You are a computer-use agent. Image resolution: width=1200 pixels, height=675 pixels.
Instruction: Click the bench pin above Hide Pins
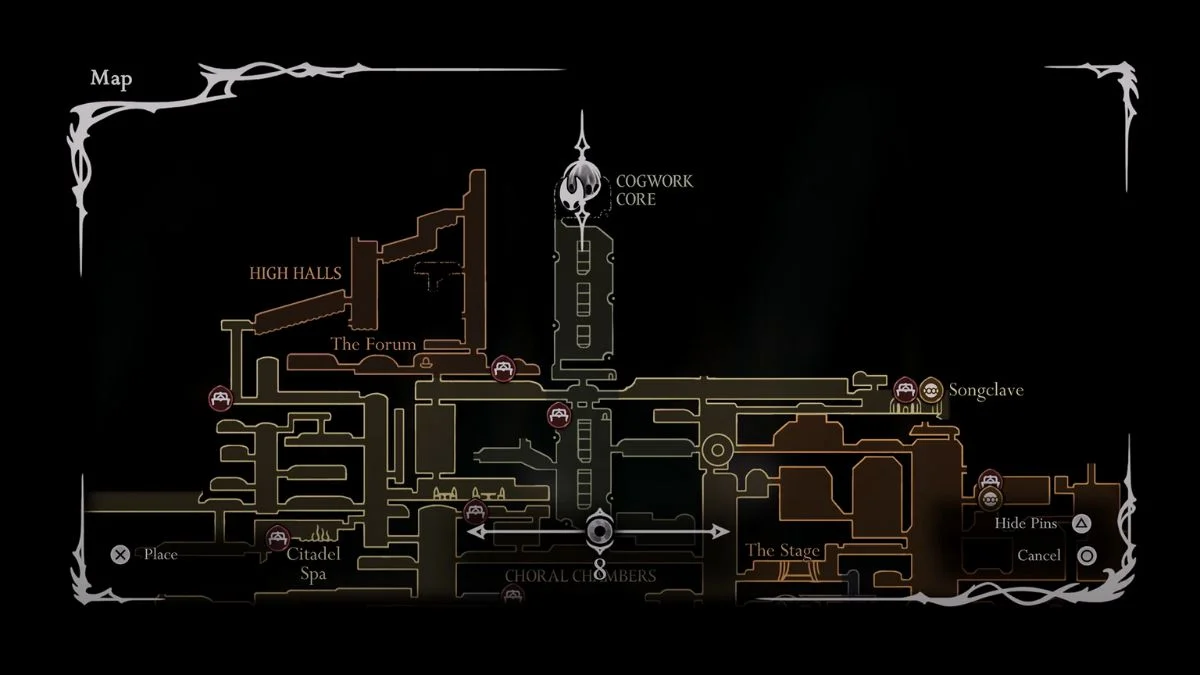point(990,481)
